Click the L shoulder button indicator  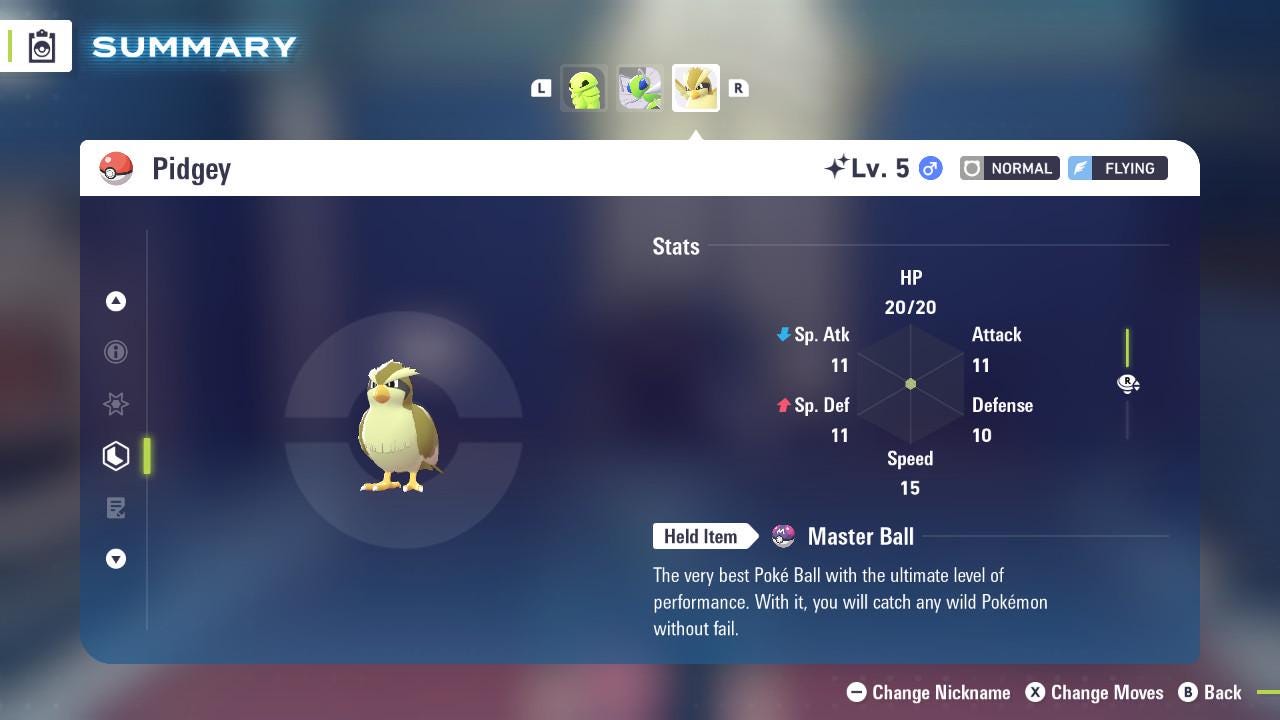(x=541, y=88)
